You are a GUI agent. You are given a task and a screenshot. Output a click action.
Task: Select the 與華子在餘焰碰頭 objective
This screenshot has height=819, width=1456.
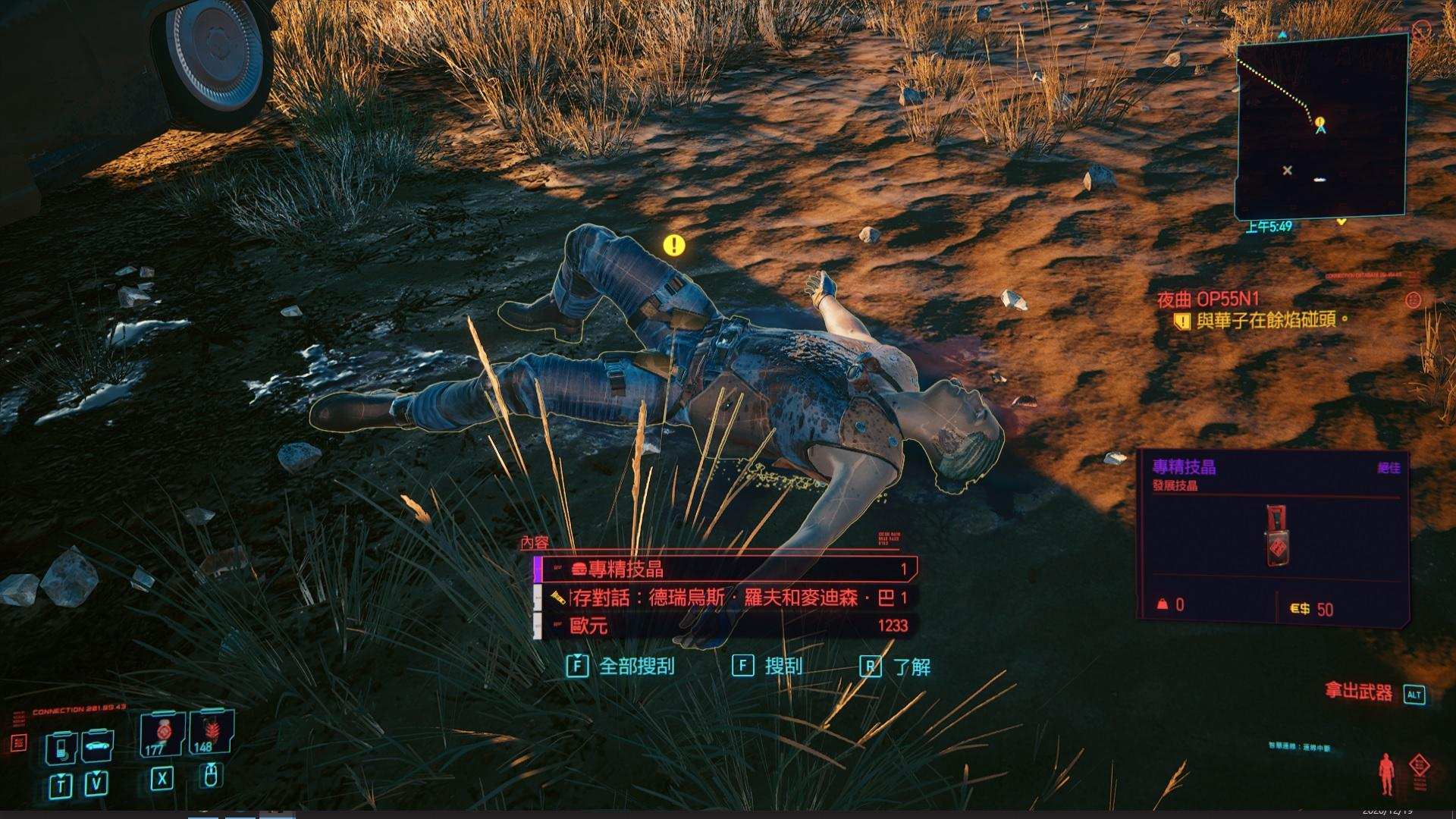tap(1272, 321)
